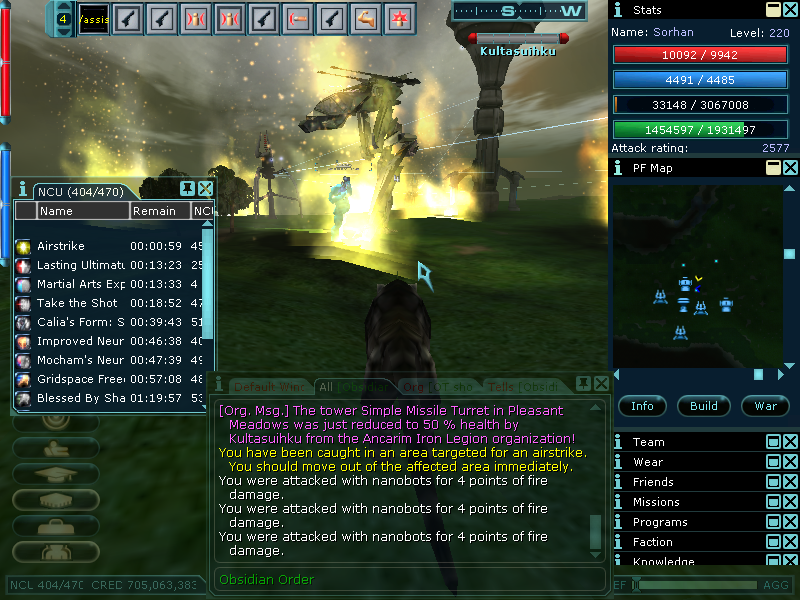
Task: Switch to the Org chat tab
Action: [x=437, y=386]
